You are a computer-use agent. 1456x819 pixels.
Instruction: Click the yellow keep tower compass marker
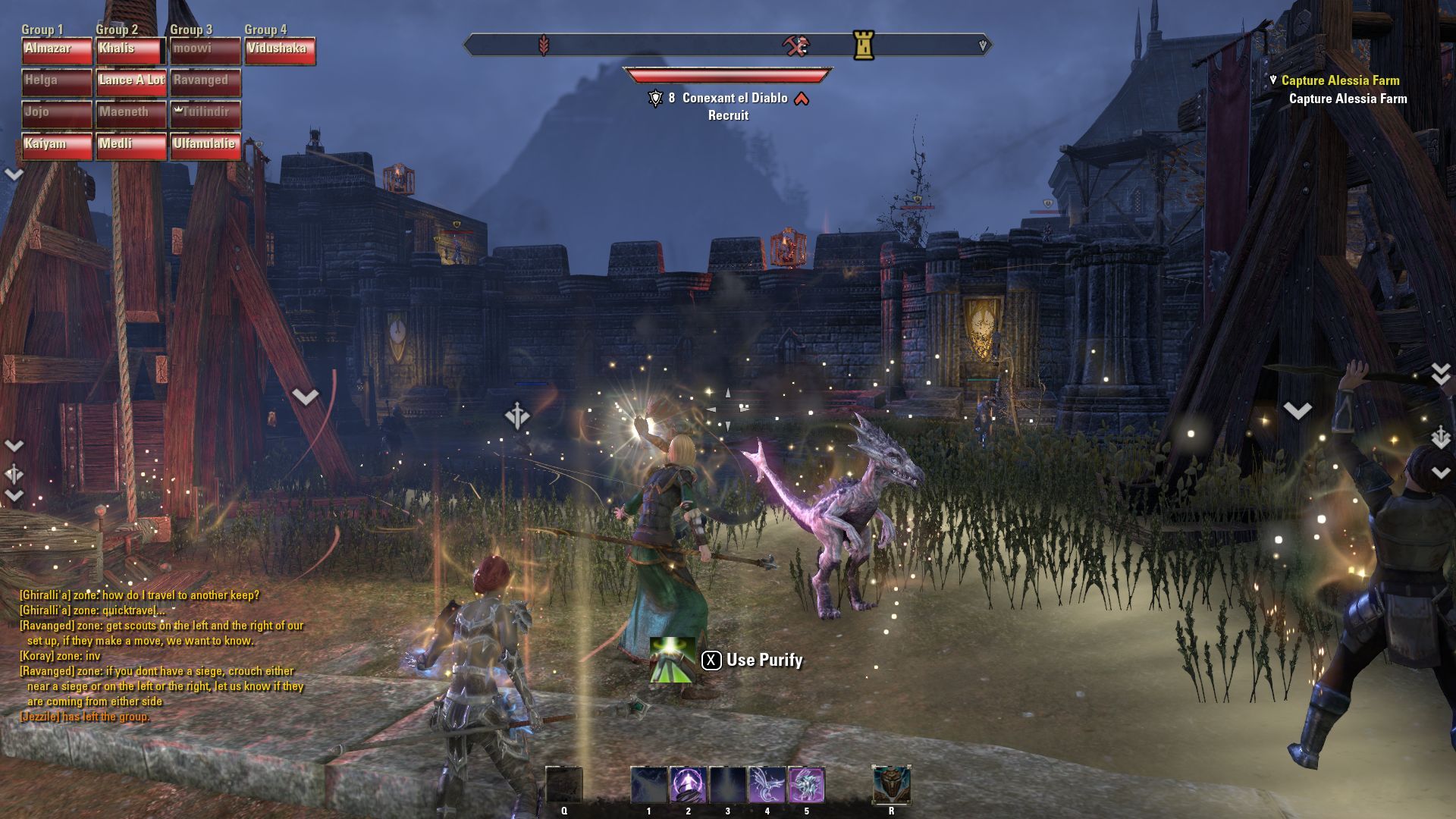864,45
